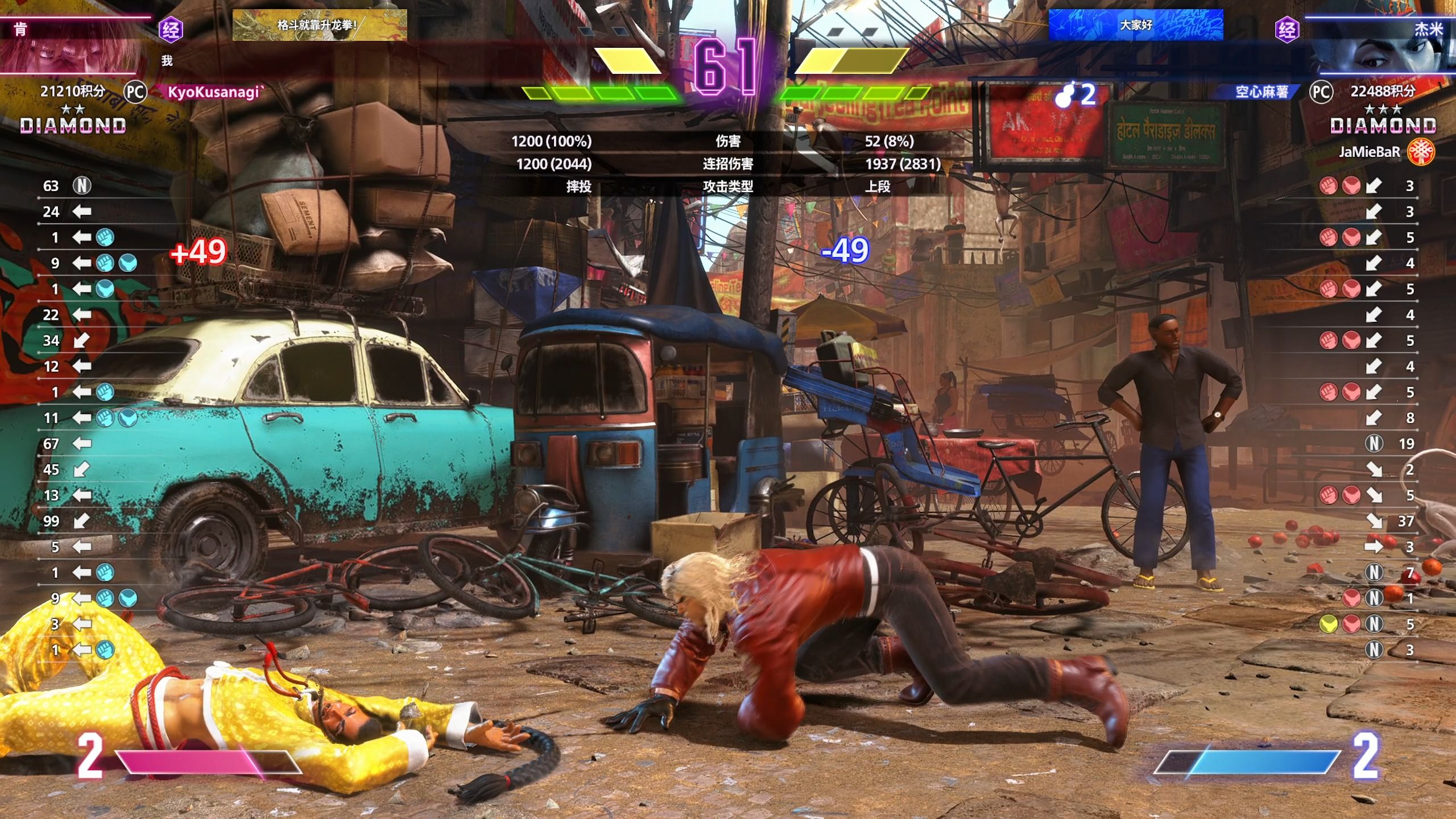Click the 大家好 title banner
The image size is (1456, 819).
click(x=1135, y=25)
